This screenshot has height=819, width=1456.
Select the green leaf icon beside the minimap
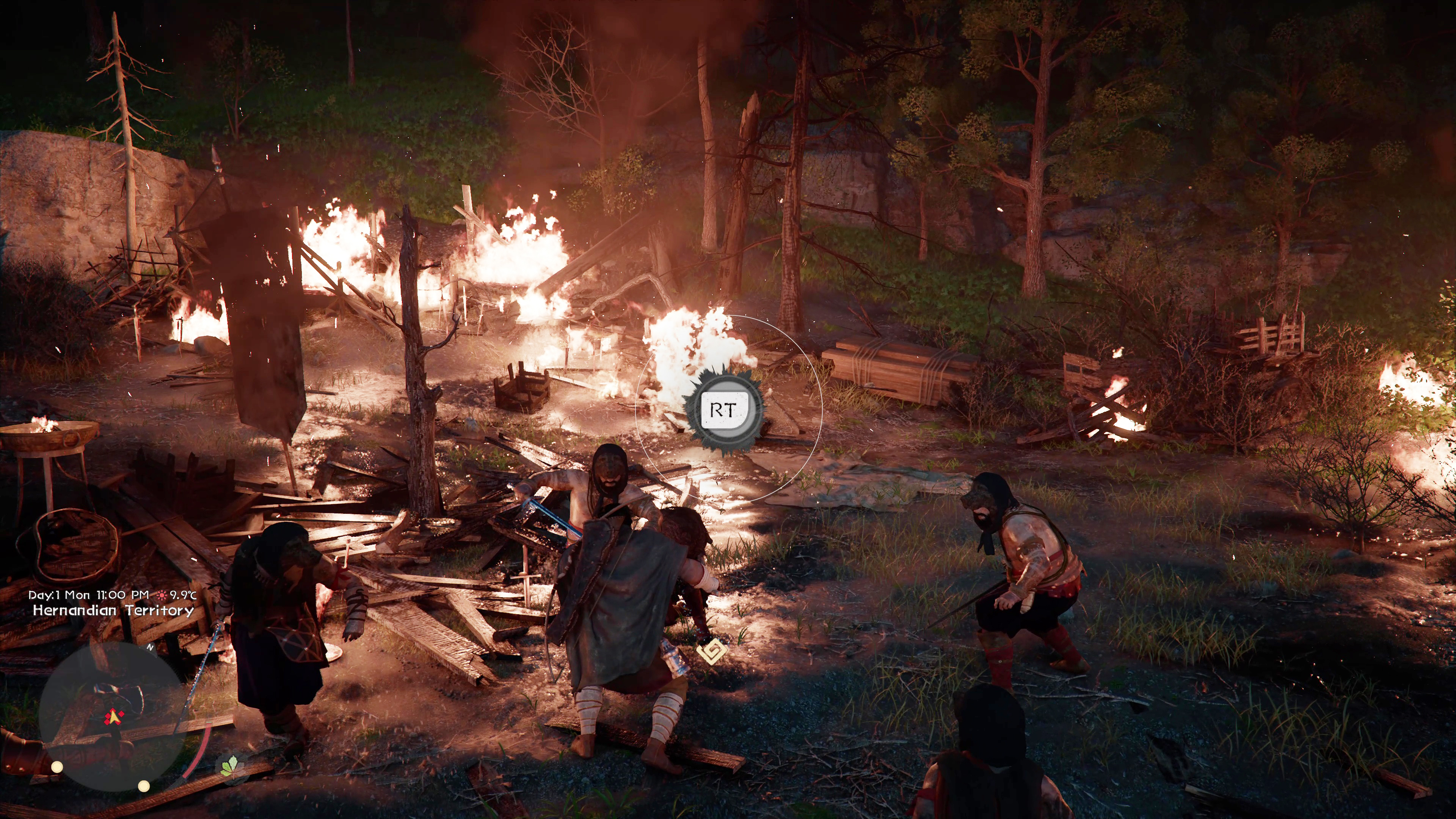click(229, 767)
